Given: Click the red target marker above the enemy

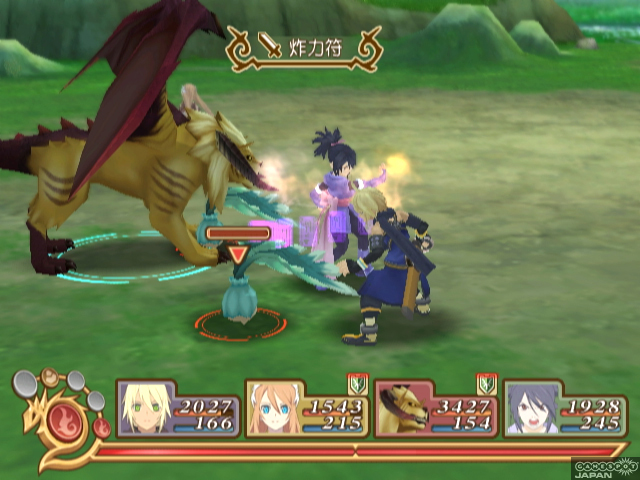Looking at the screenshot, I should [x=238, y=255].
